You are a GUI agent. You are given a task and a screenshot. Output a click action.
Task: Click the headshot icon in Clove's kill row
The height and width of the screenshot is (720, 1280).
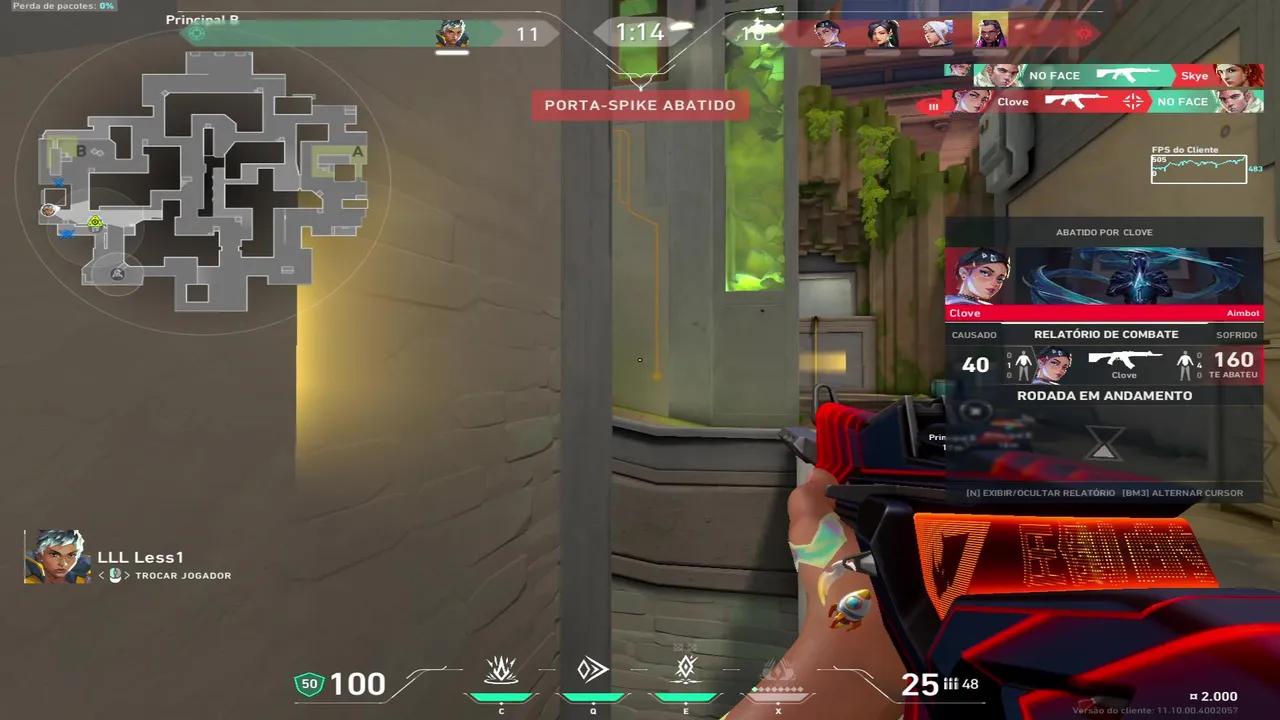pos(1132,101)
